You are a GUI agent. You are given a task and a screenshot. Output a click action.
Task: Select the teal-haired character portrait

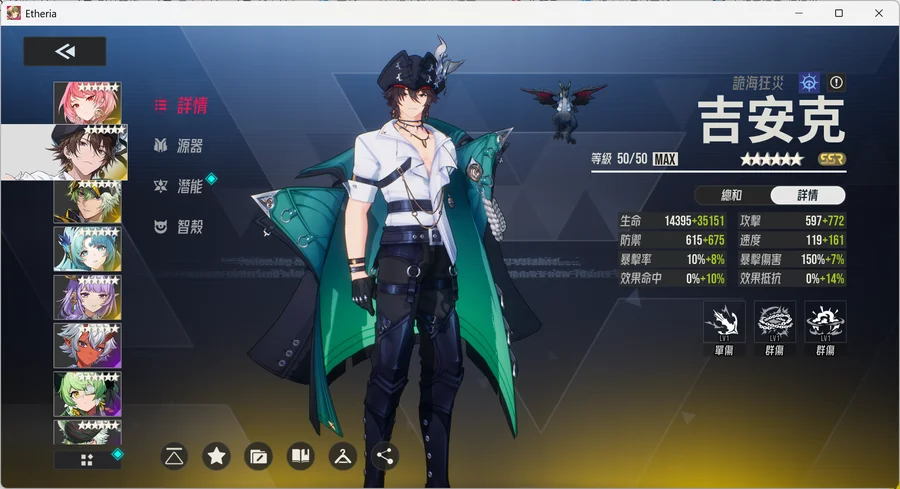(87, 248)
